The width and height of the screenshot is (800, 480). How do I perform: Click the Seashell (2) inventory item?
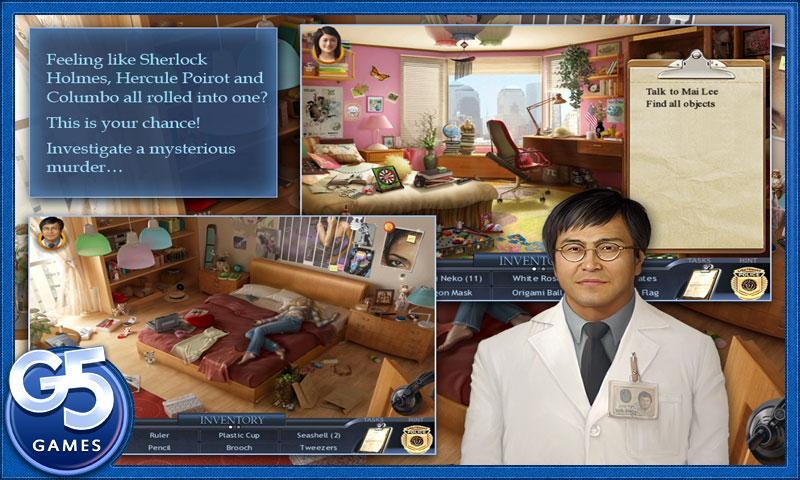pos(318,436)
